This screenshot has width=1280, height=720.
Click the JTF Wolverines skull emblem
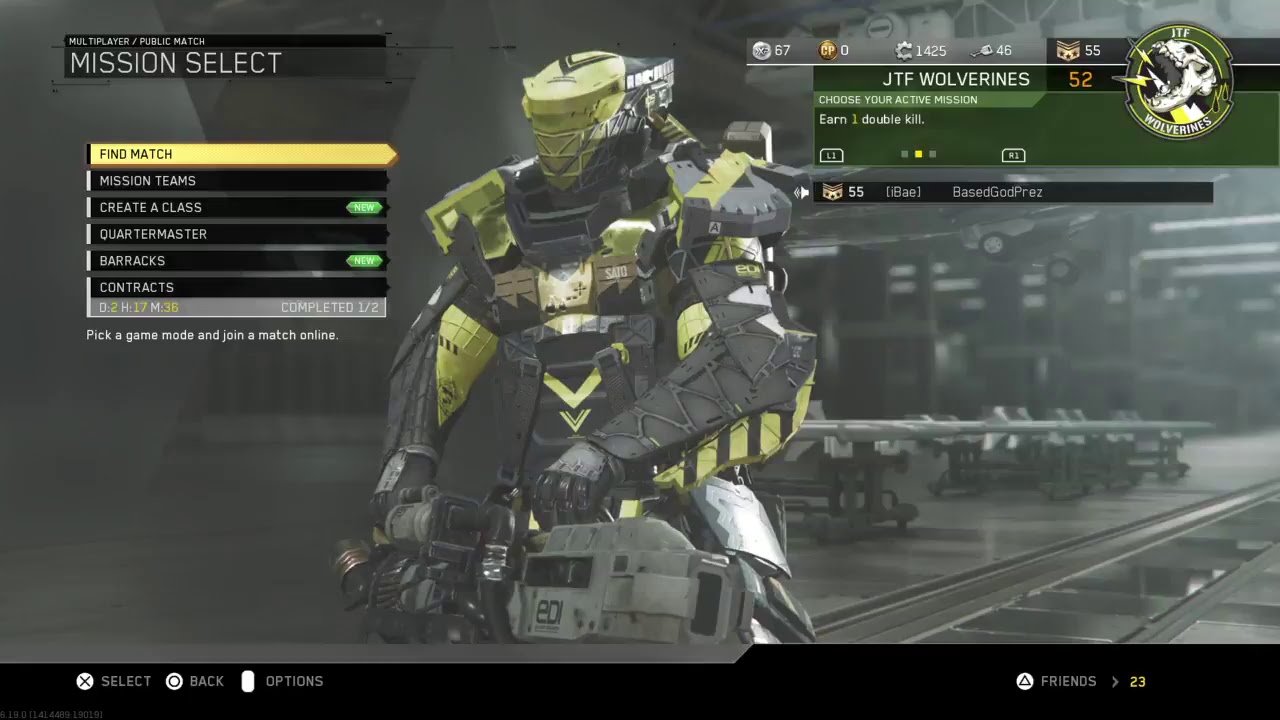(1180, 84)
